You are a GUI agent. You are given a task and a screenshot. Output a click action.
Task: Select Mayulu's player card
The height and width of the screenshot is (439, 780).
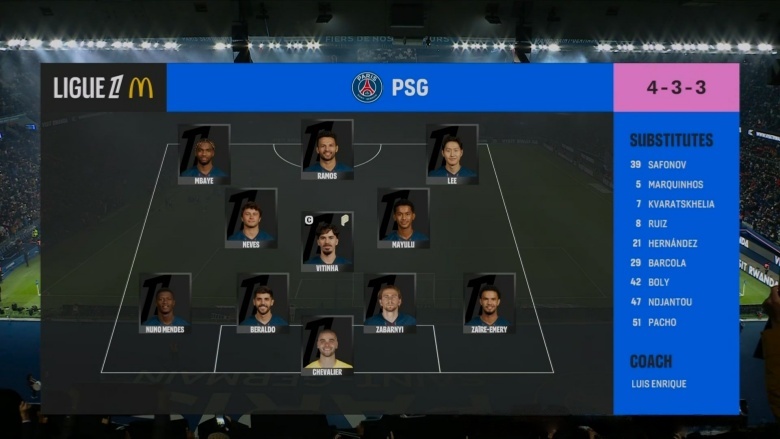click(x=403, y=218)
